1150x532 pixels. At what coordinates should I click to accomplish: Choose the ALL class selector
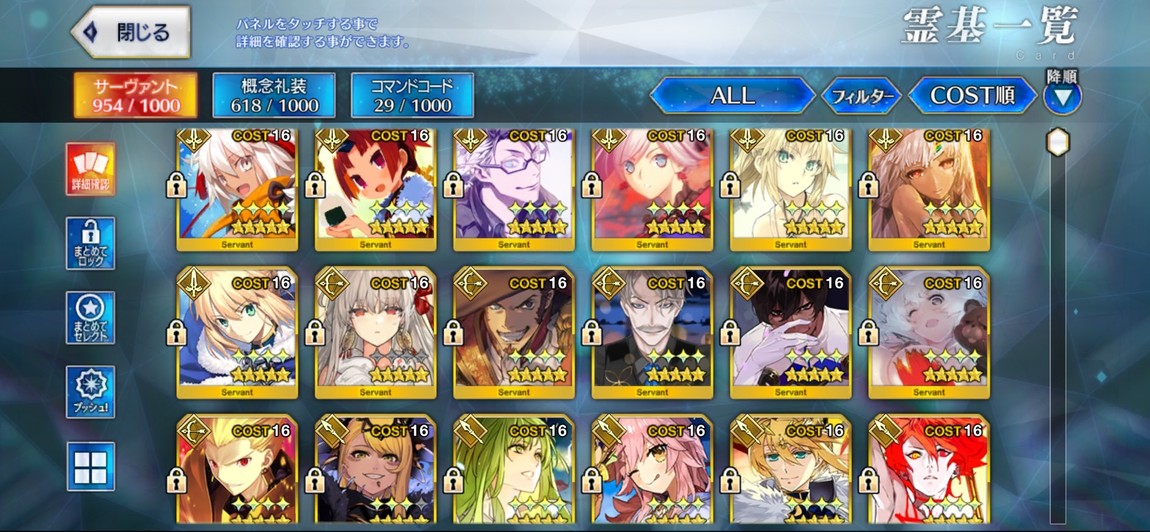(732, 96)
